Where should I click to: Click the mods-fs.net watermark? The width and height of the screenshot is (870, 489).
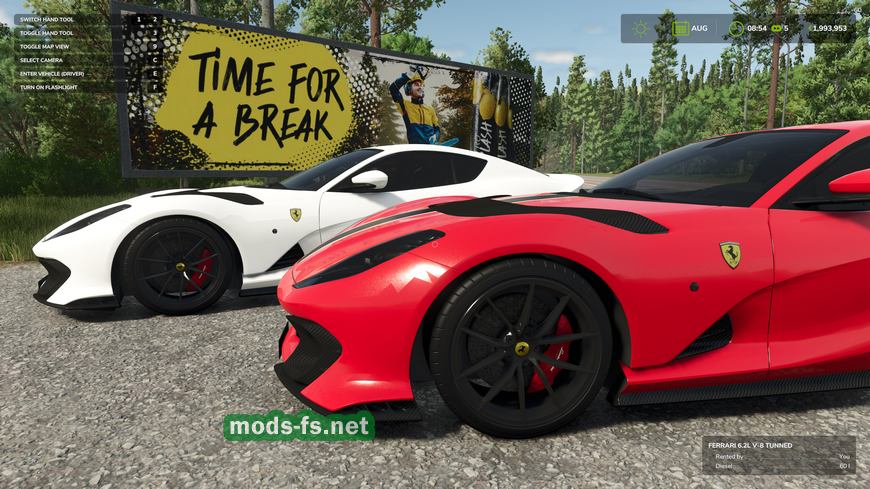click(299, 427)
